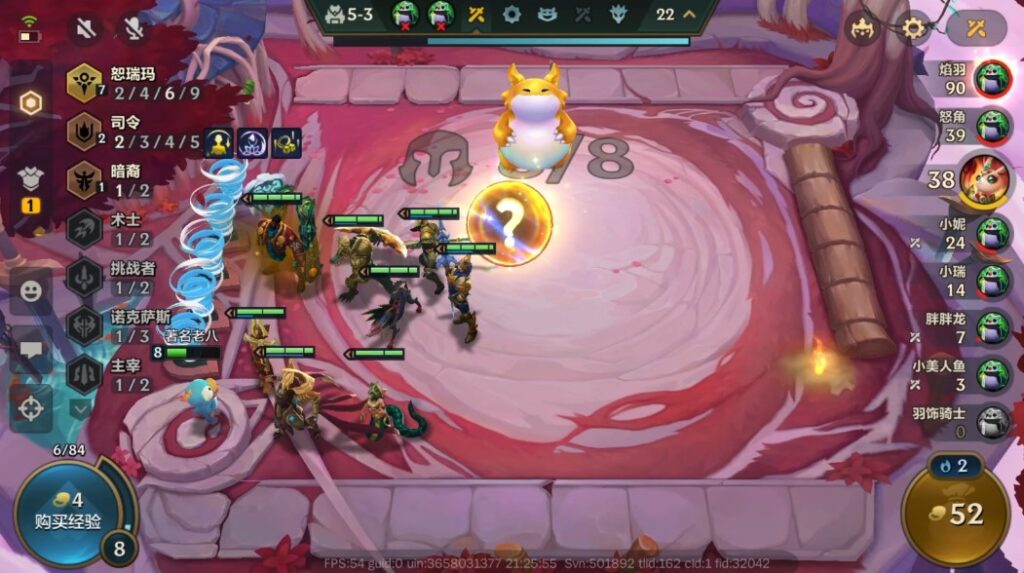The height and width of the screenshot is (573, 1024).
Task: Select the hexagon traits tab
Action: click(31, 103)
